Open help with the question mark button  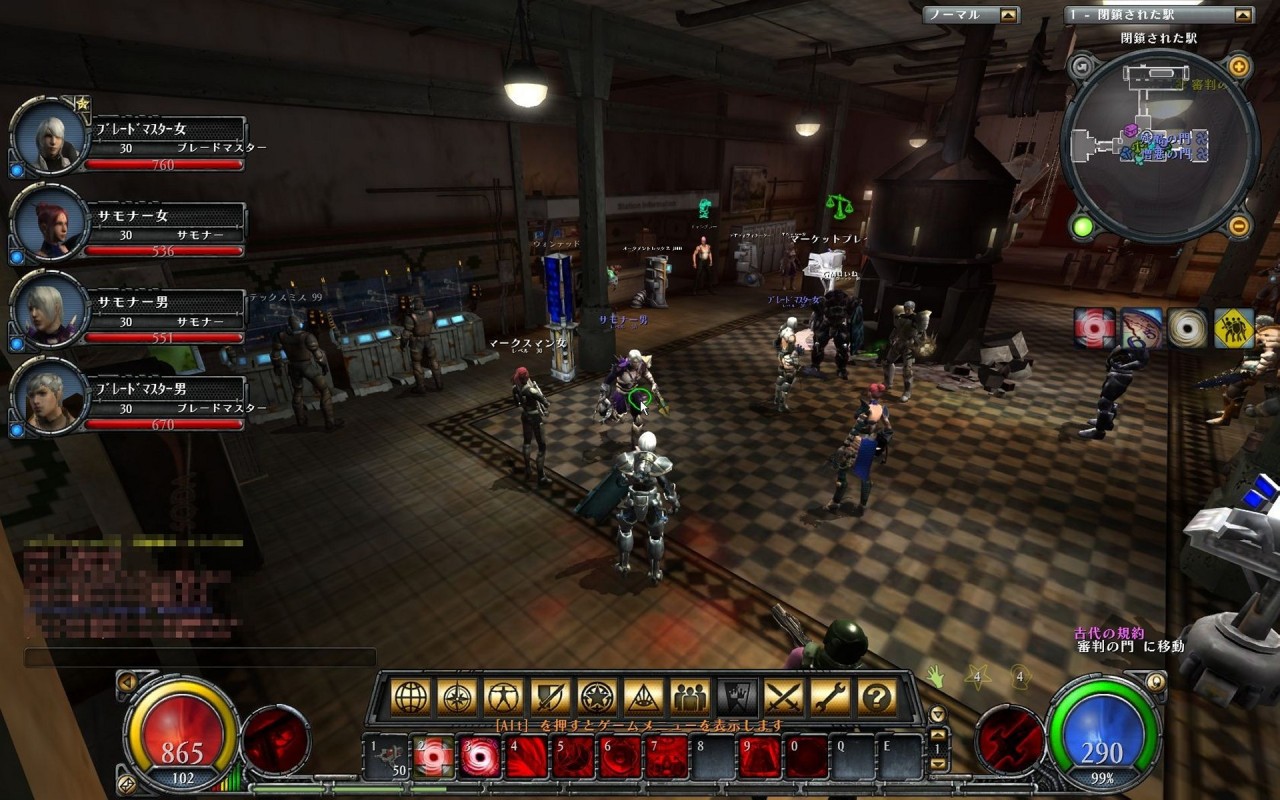(x=877, y=697)
